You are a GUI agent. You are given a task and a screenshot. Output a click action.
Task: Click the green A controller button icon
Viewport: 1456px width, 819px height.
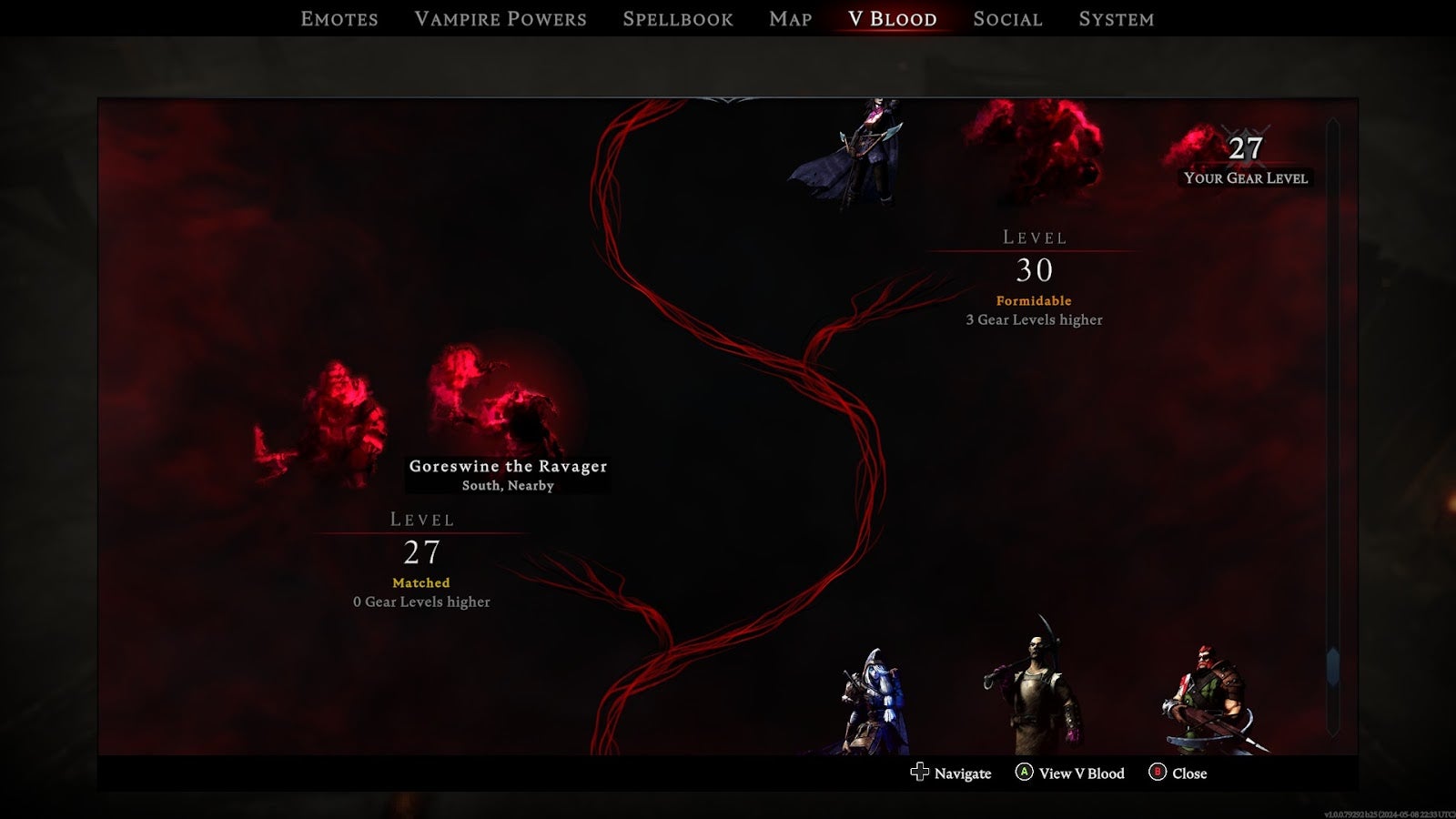[1025, 773]
